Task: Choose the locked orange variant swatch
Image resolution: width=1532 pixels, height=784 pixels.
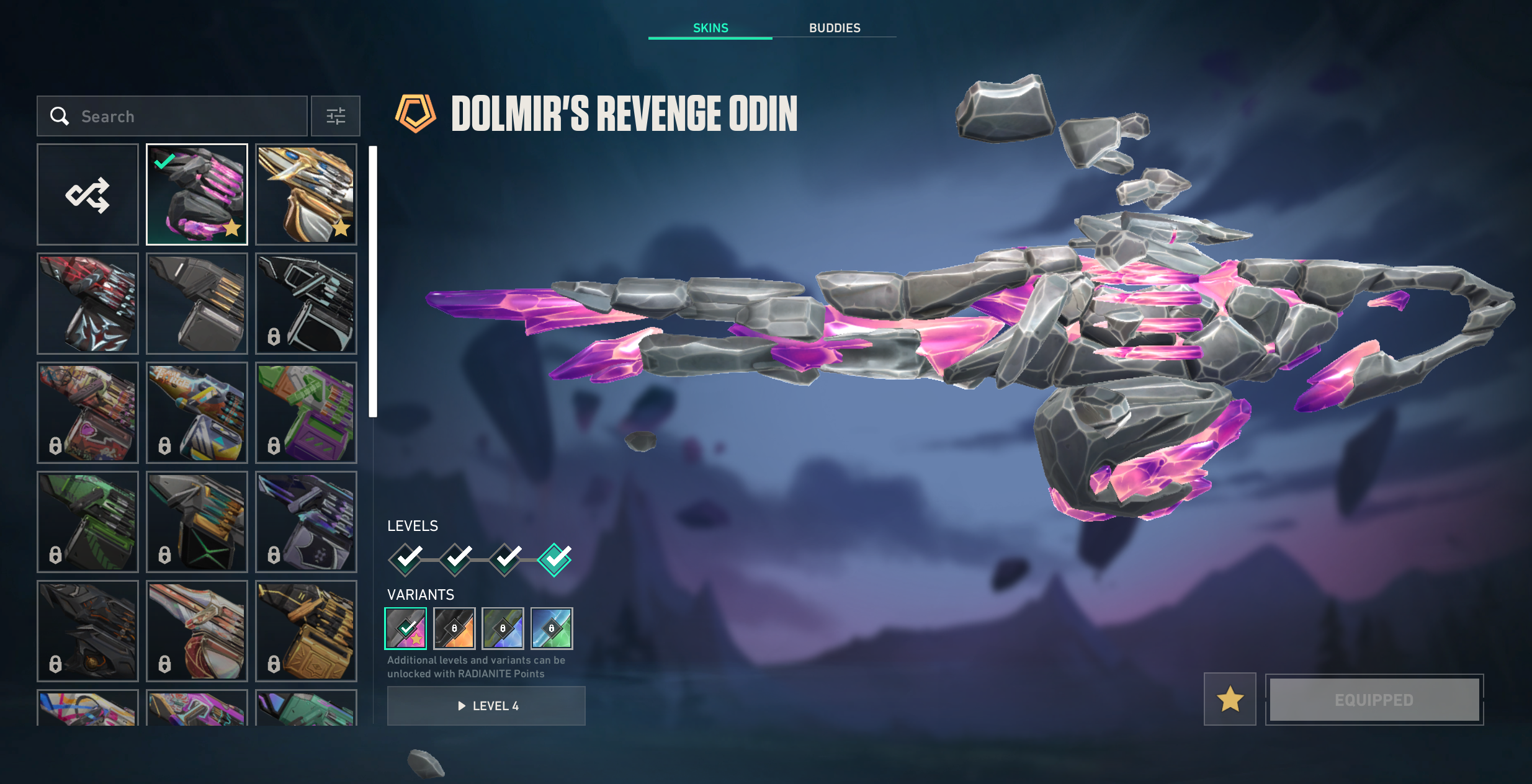Action: click(x=454, y=628)
